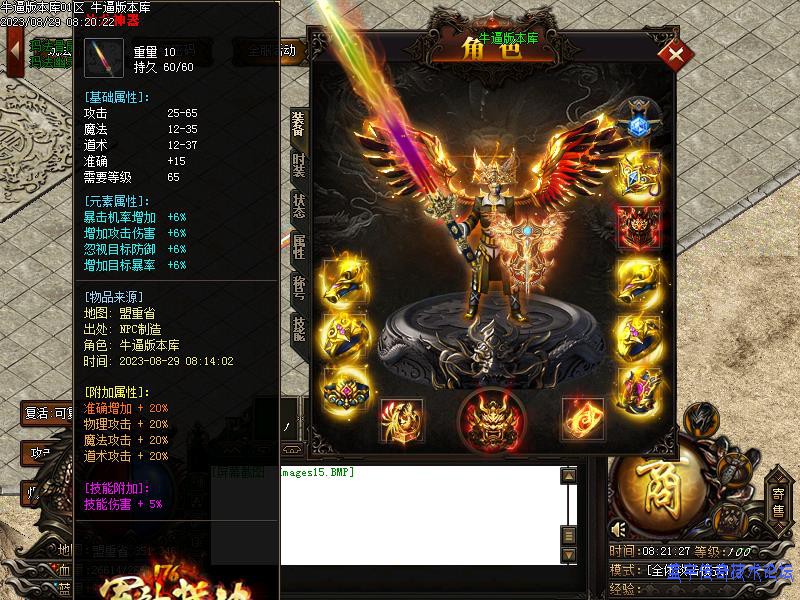Click the golden demon mask slot
The image size is (800, 600).
492,420
